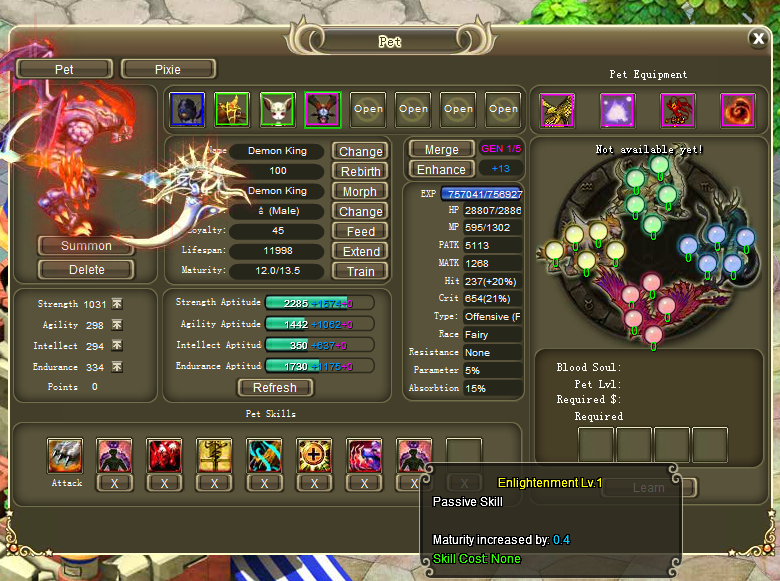Summon the Demon King pet
The image size is (780, 581).
pos(86,246)
